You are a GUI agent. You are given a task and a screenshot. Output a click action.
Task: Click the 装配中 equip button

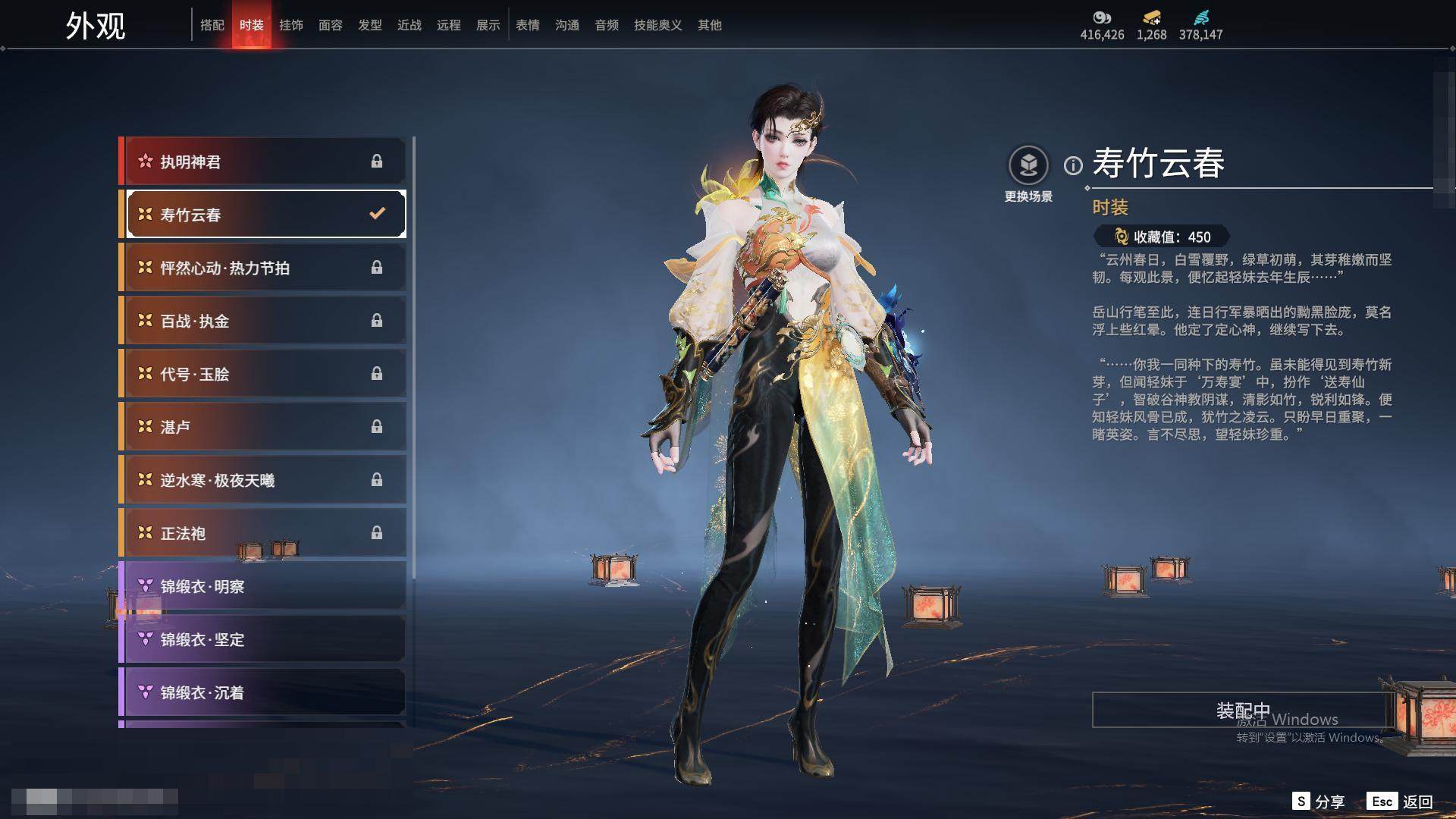(1242, 710)
